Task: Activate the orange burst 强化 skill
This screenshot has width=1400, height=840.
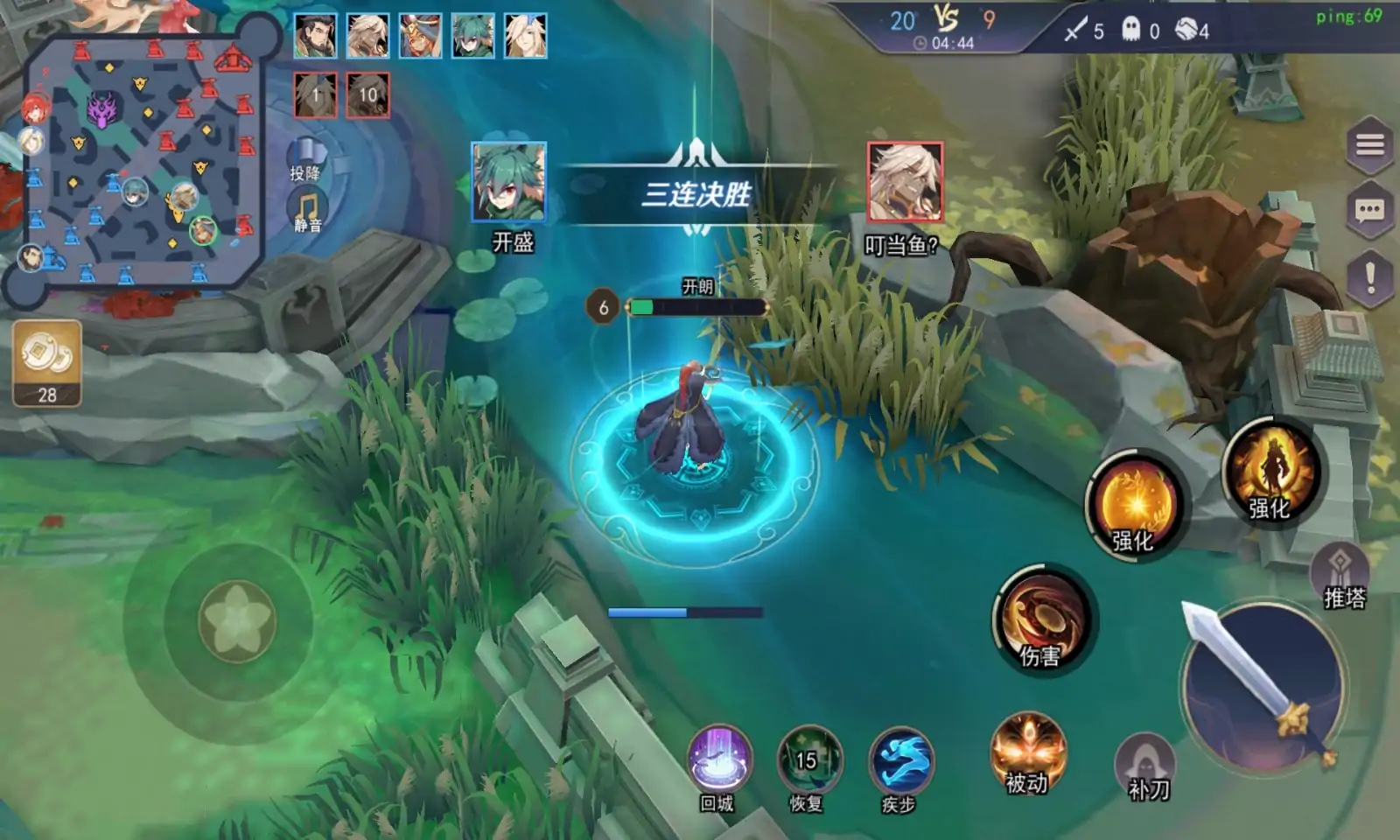Action: click(1135, 505)
